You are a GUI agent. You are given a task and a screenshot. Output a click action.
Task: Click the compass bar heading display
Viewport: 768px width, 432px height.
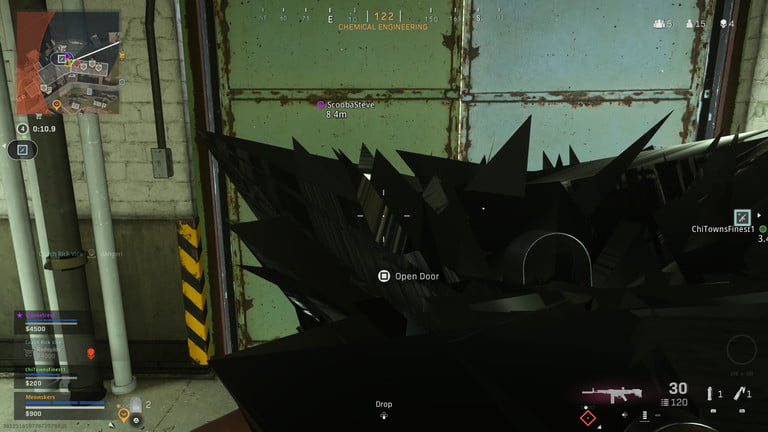tap(384, 17)
